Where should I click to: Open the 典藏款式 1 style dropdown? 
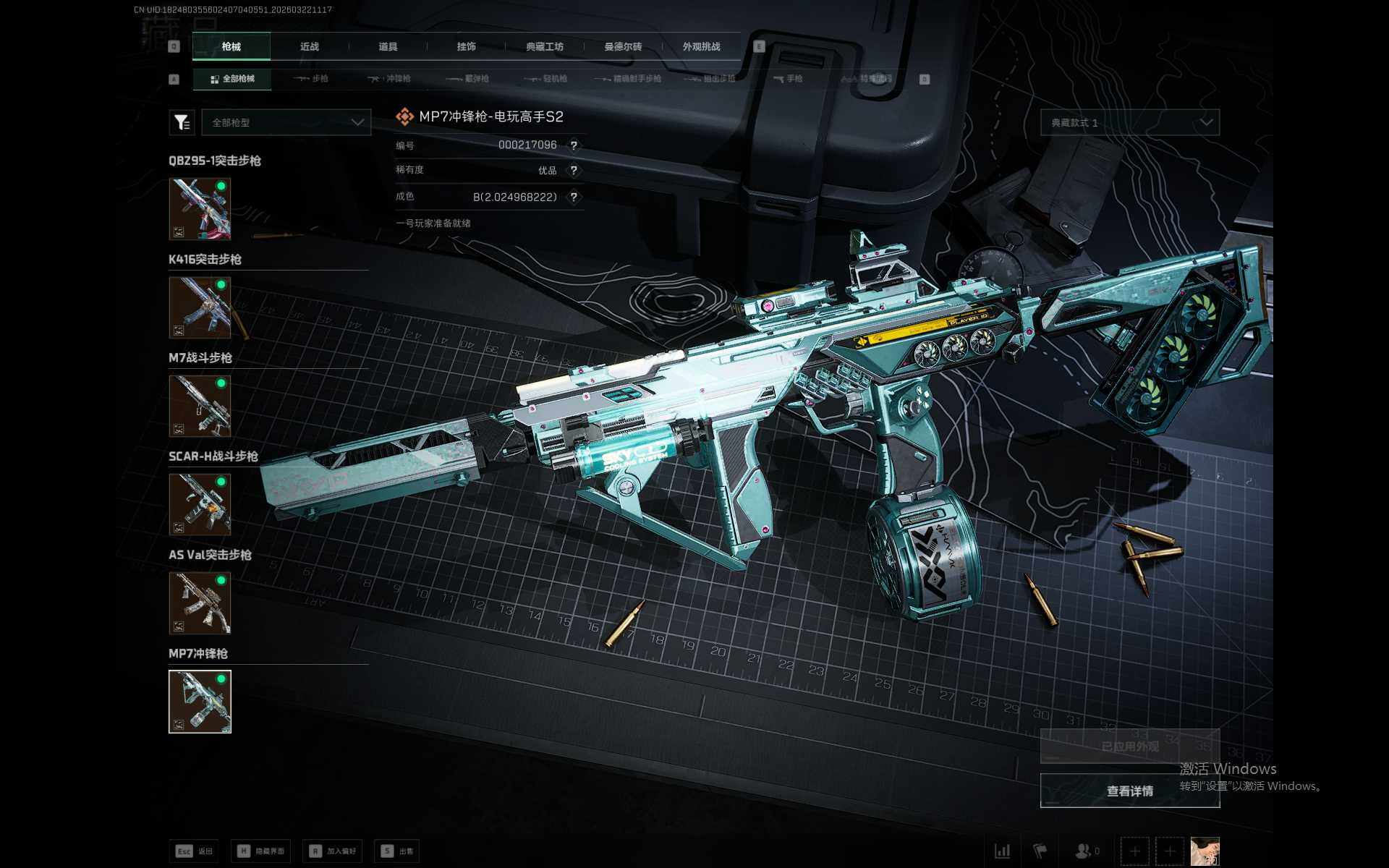pyautogui.click(x=1129, y=122)
